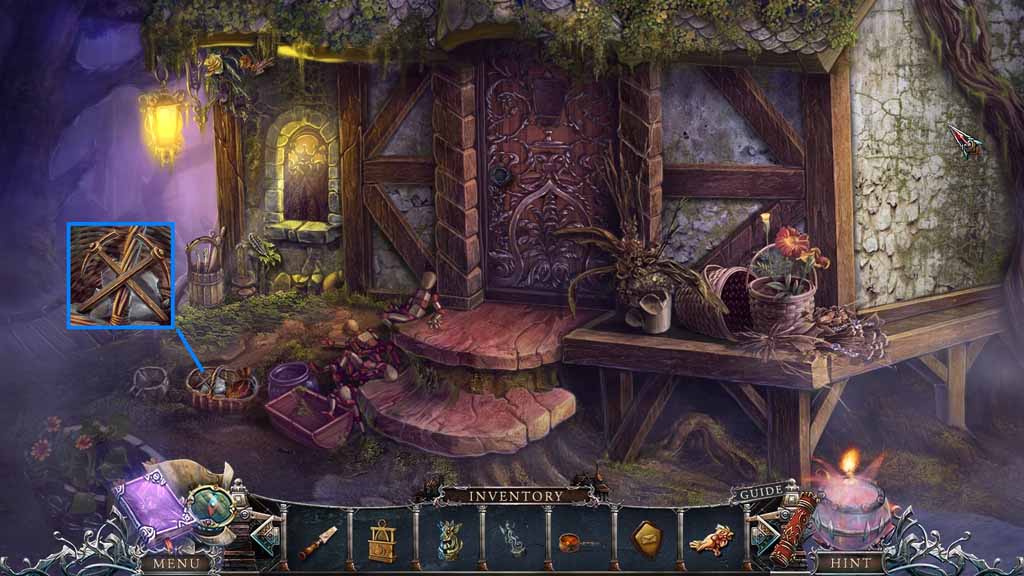
Task: Pick the golden winged creature item
Action: click(711, 541)
